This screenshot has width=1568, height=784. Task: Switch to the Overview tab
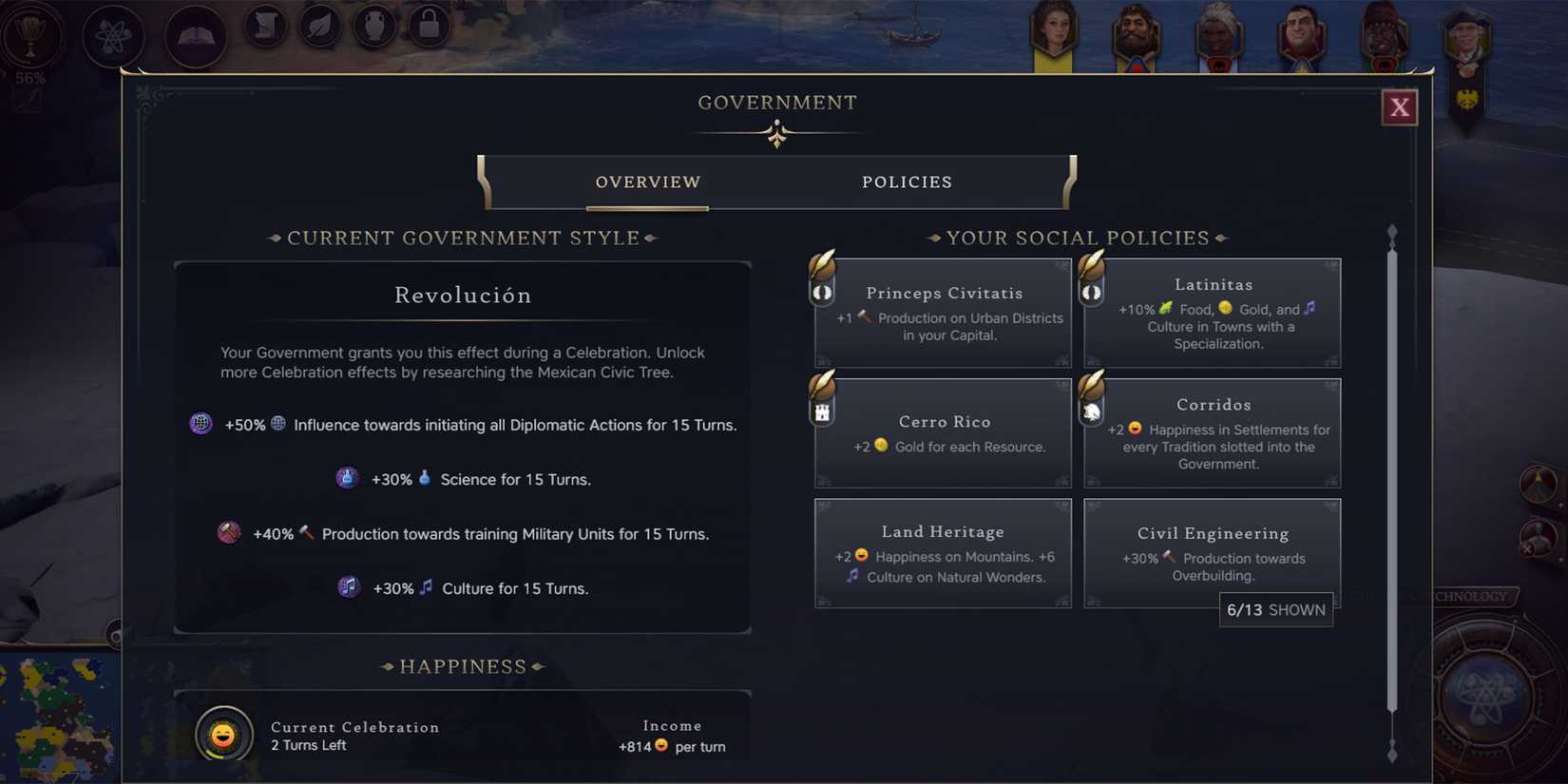pyautogui.click(x=647, y=182)
